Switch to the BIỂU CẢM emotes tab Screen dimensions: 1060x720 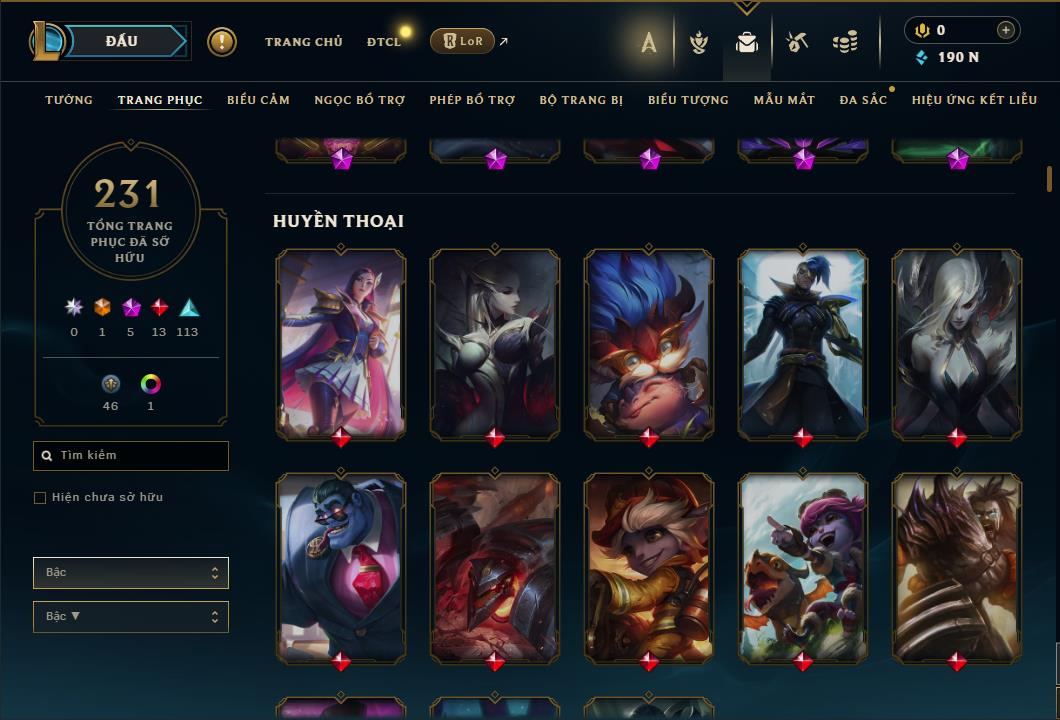coord(258,100)
